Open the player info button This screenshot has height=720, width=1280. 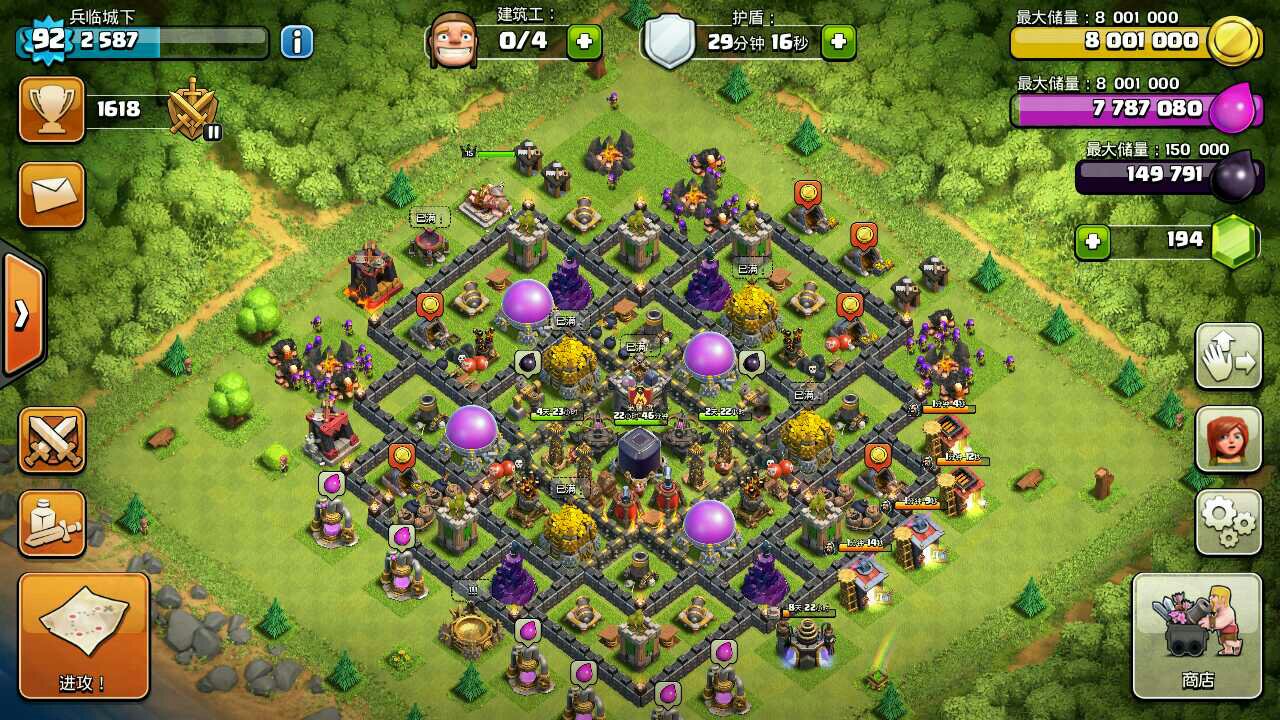[296, 41]
